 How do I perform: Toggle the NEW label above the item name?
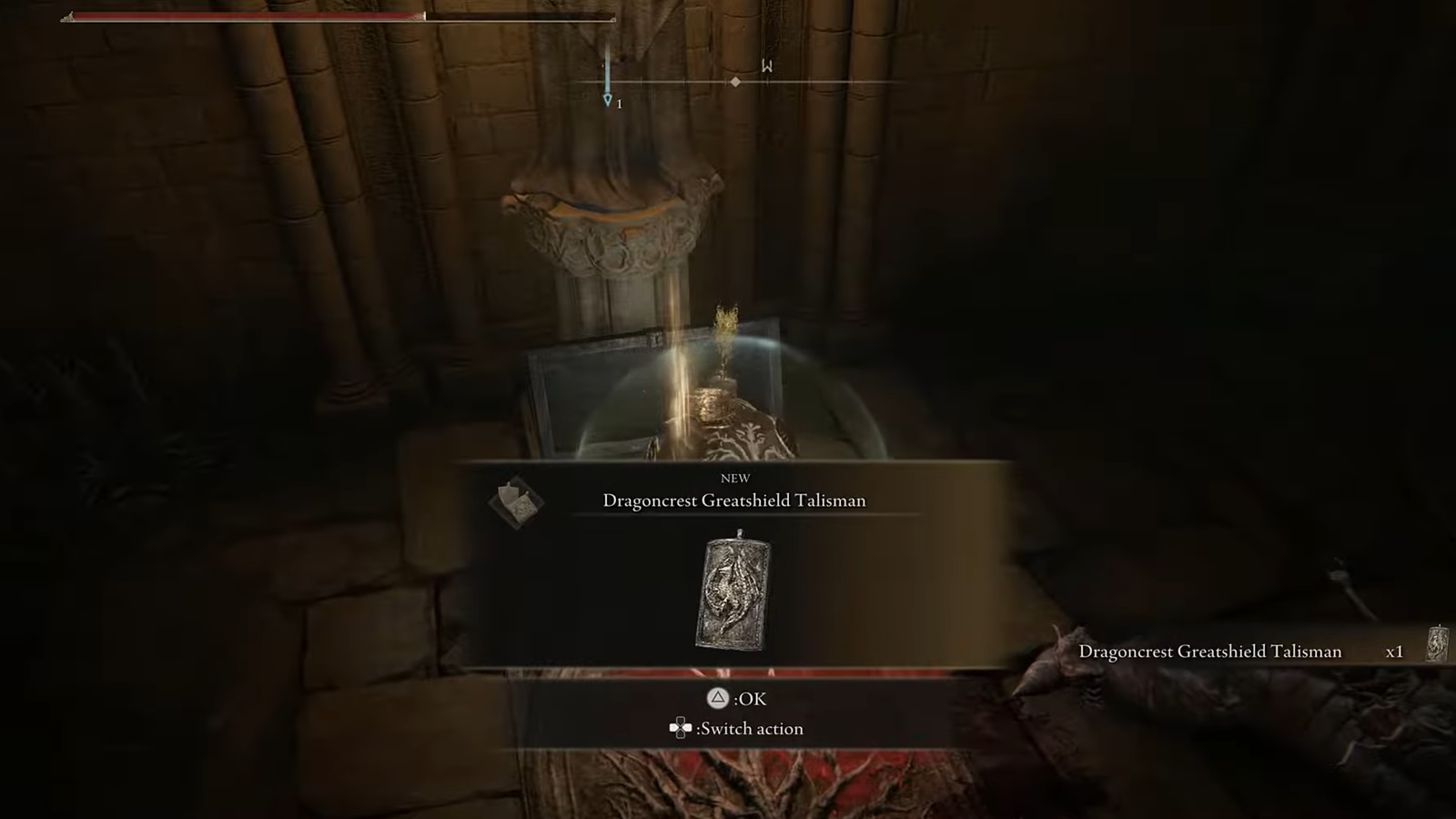(x=735, y=478)
